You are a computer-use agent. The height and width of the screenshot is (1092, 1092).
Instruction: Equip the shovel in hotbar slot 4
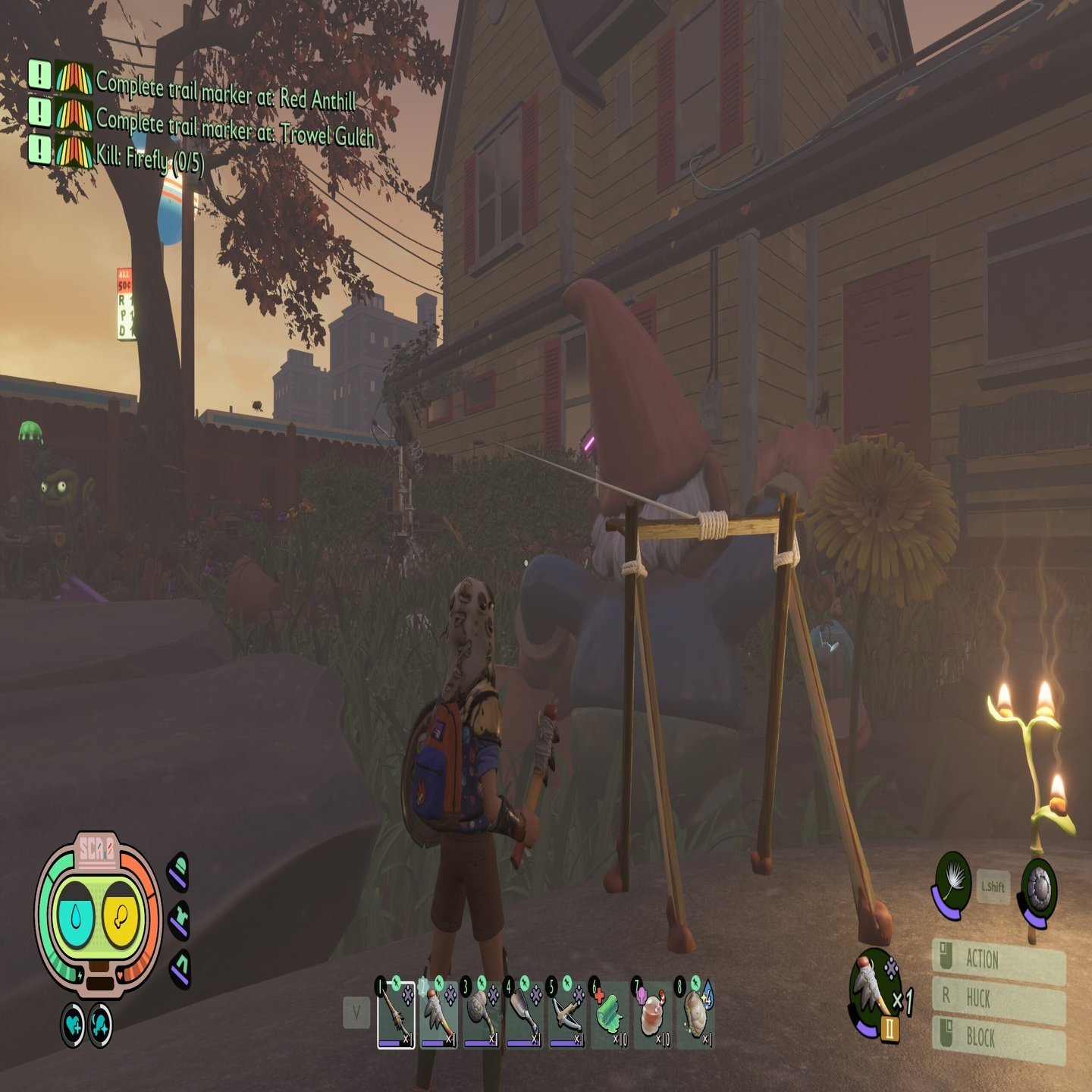(525, 1012)
